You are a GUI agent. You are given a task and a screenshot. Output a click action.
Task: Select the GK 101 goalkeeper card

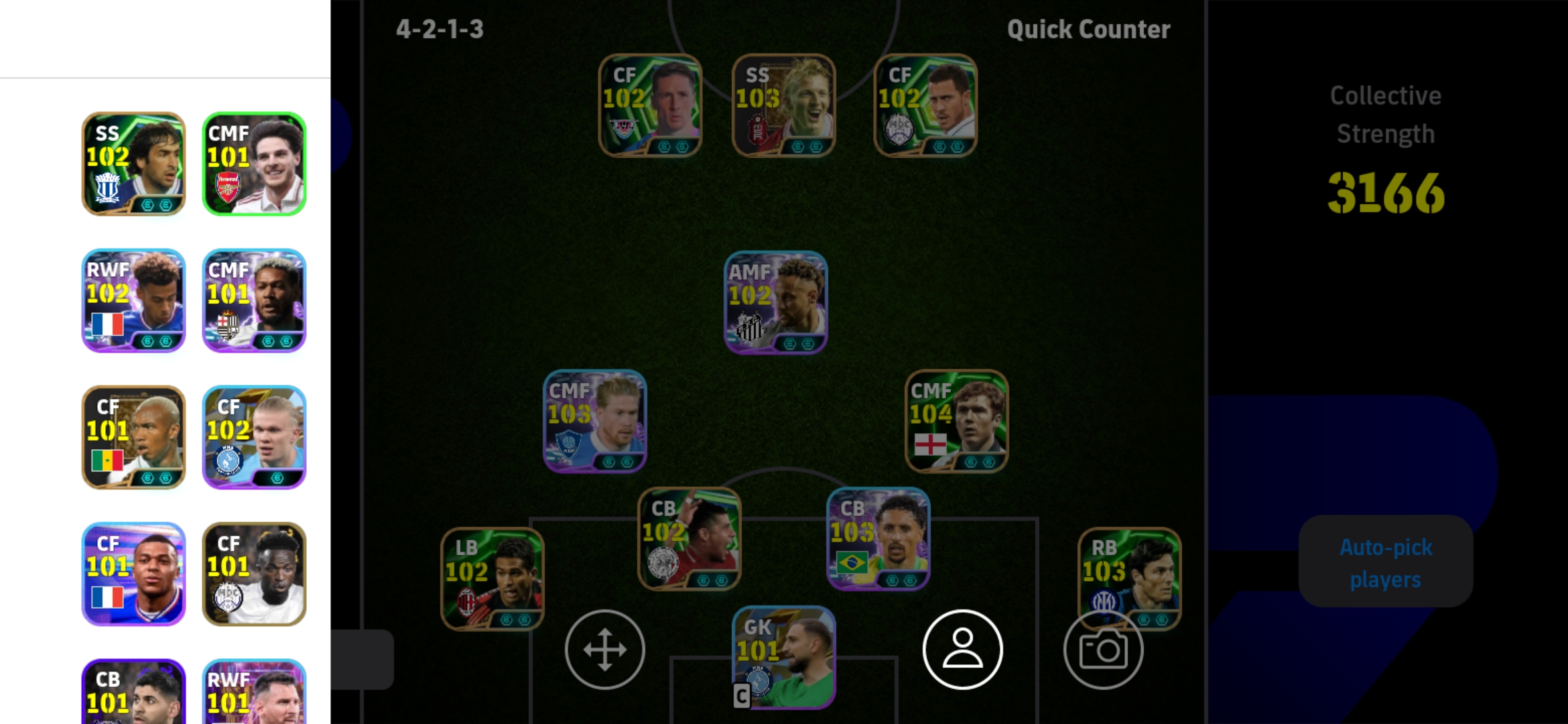tap(783, 657)
